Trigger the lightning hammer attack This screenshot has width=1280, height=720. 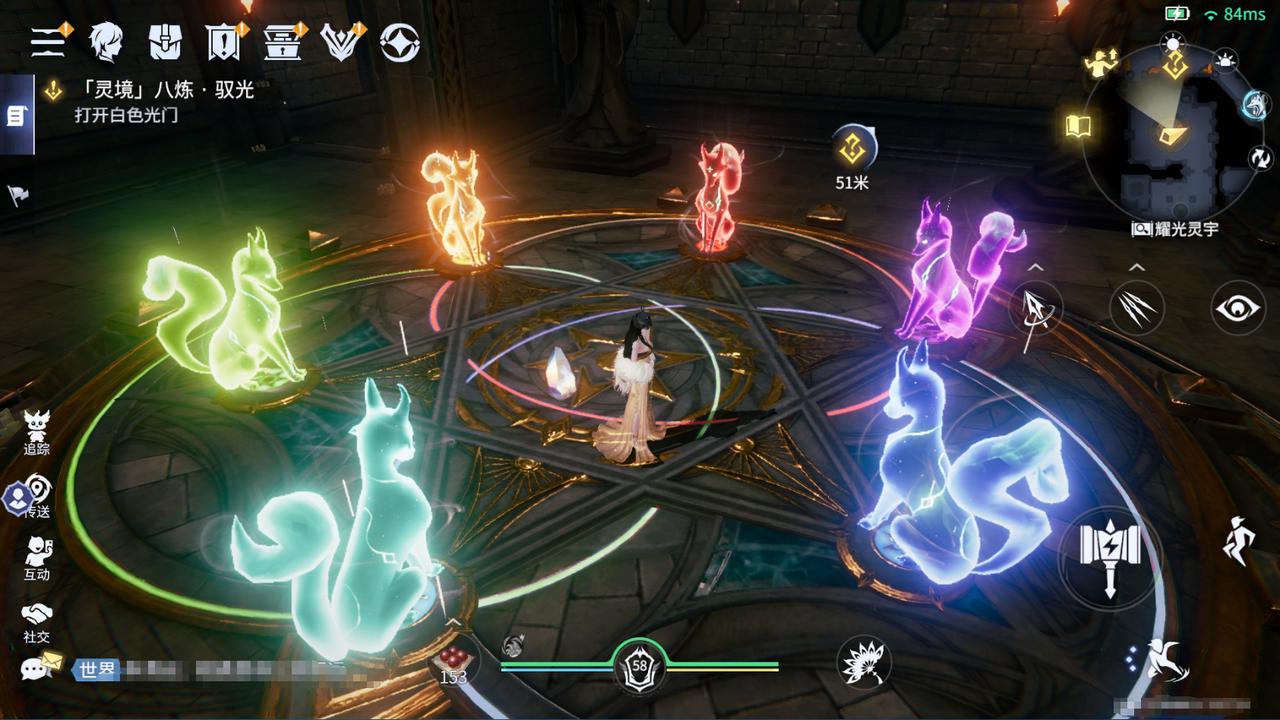click(1110, 556)
